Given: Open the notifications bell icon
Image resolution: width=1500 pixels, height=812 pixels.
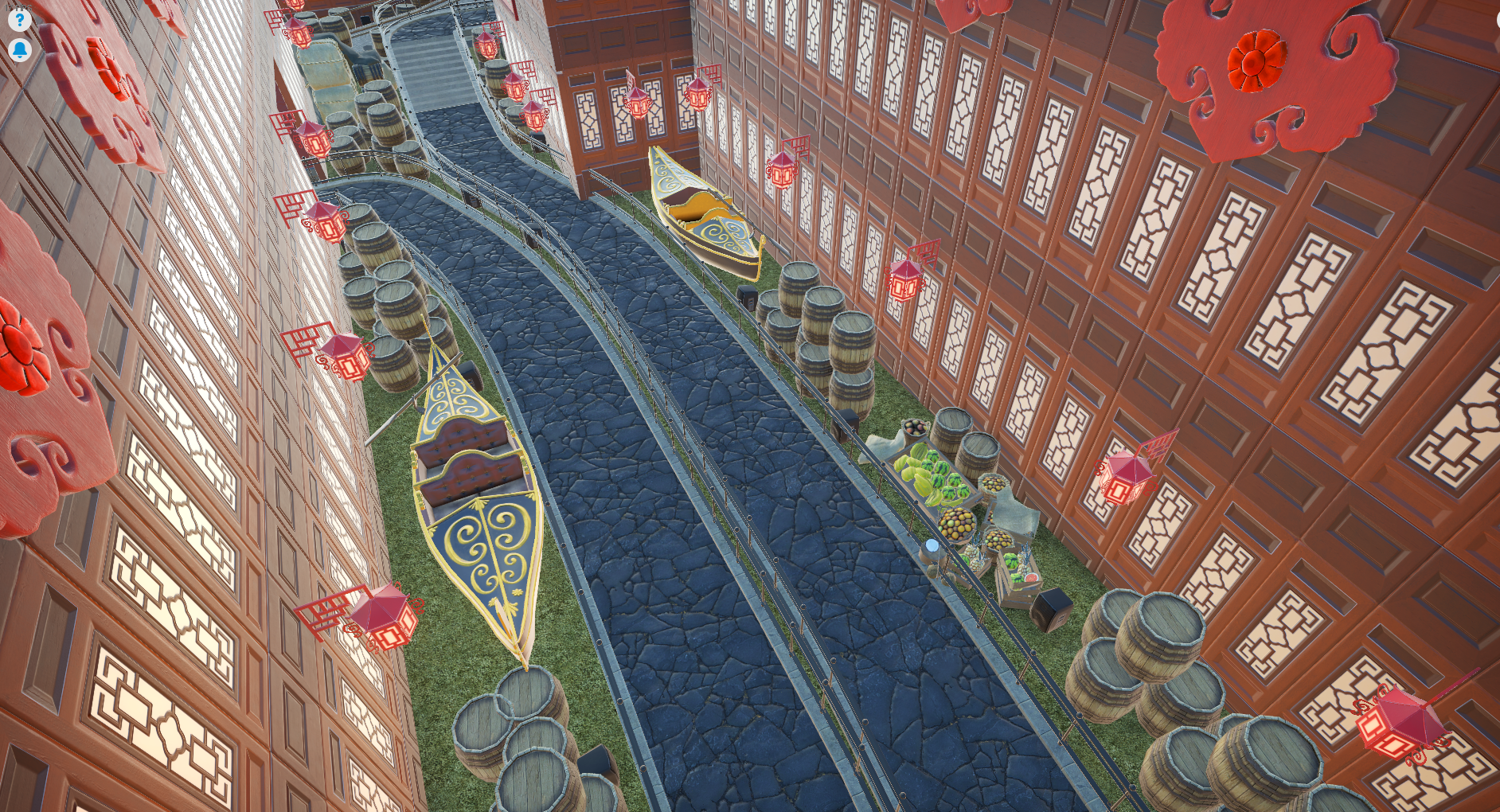Looking at the screenshot, I should pyautogui.click(x=19, y=51).
